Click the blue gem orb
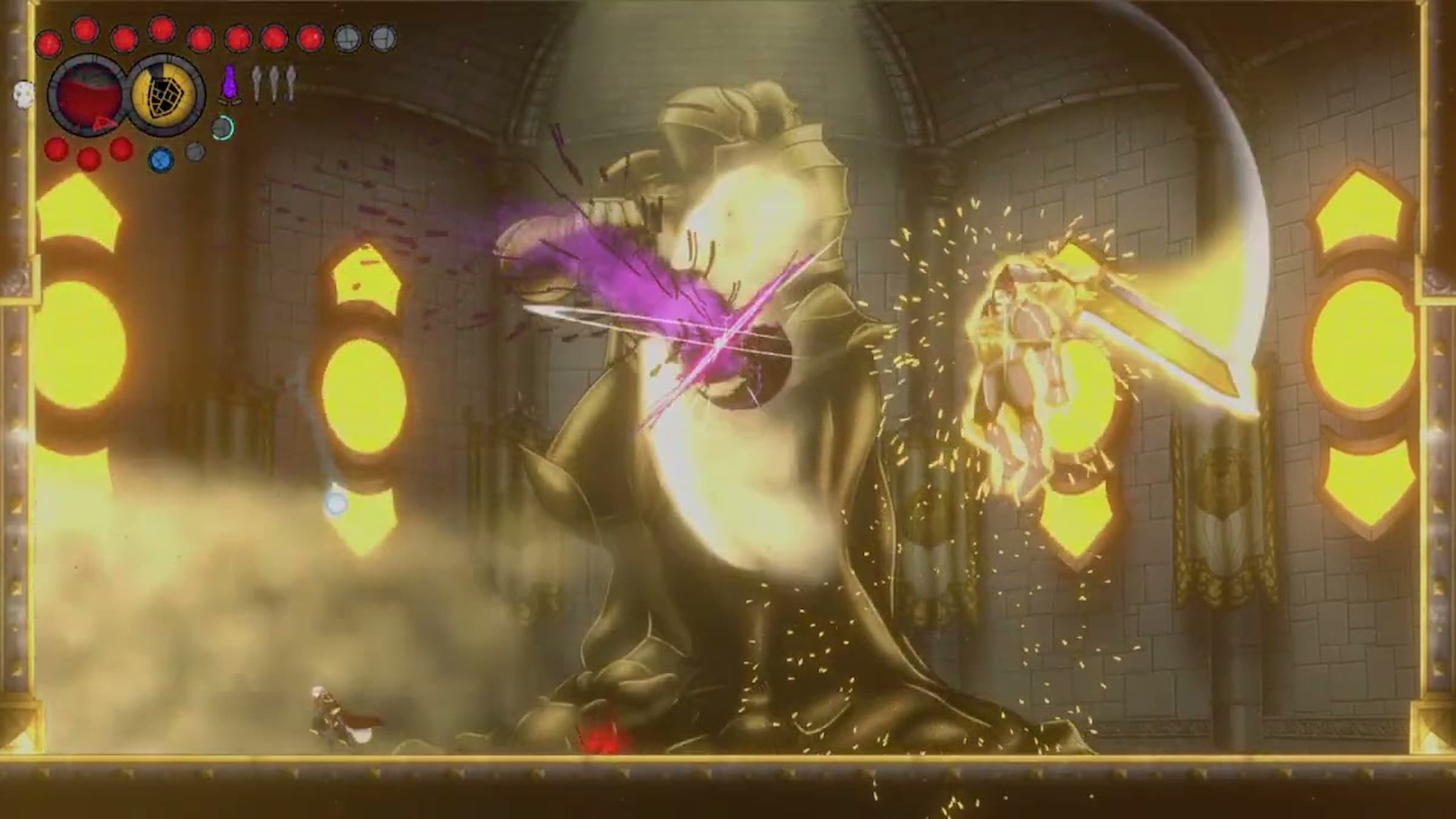Screen dimensions: 1456x819 click(161, 159)
